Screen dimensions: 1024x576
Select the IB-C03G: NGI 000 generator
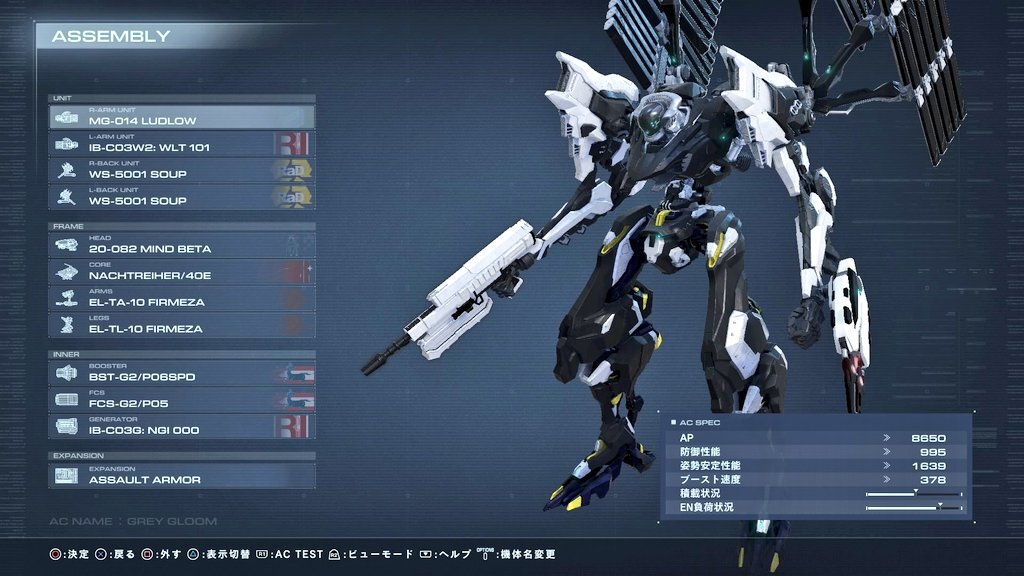pyautogui.click(x=181, y=427)
